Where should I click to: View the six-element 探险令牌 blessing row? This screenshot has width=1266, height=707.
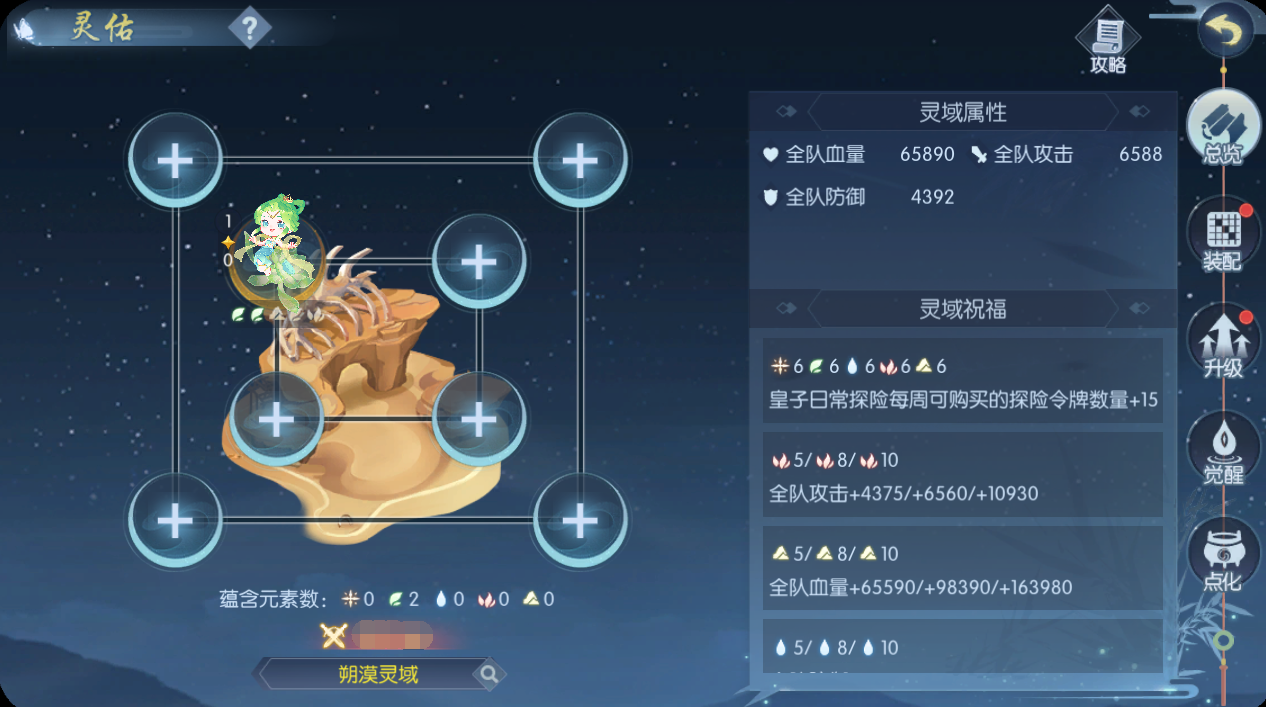point(962,382)
